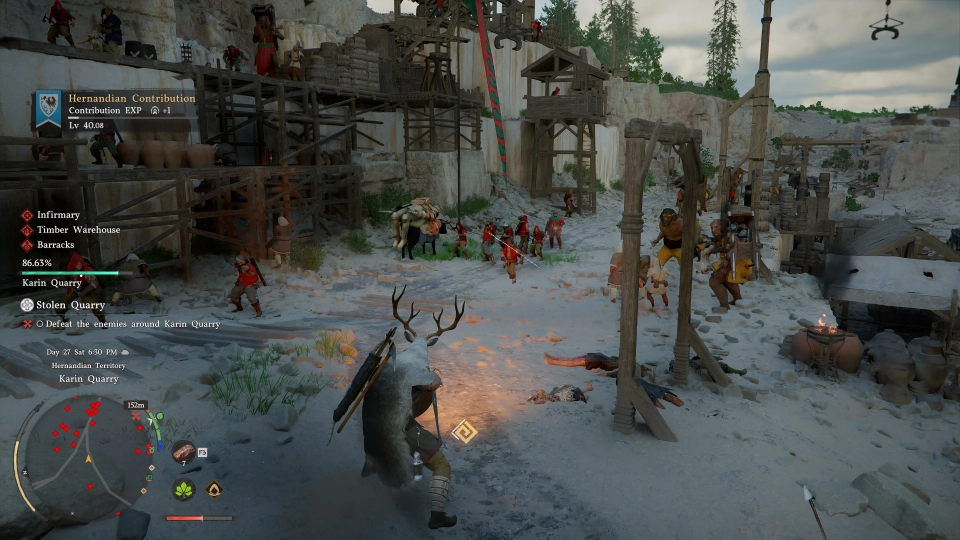
Task: Activate the green leaf ability icon
Action: 183,490
